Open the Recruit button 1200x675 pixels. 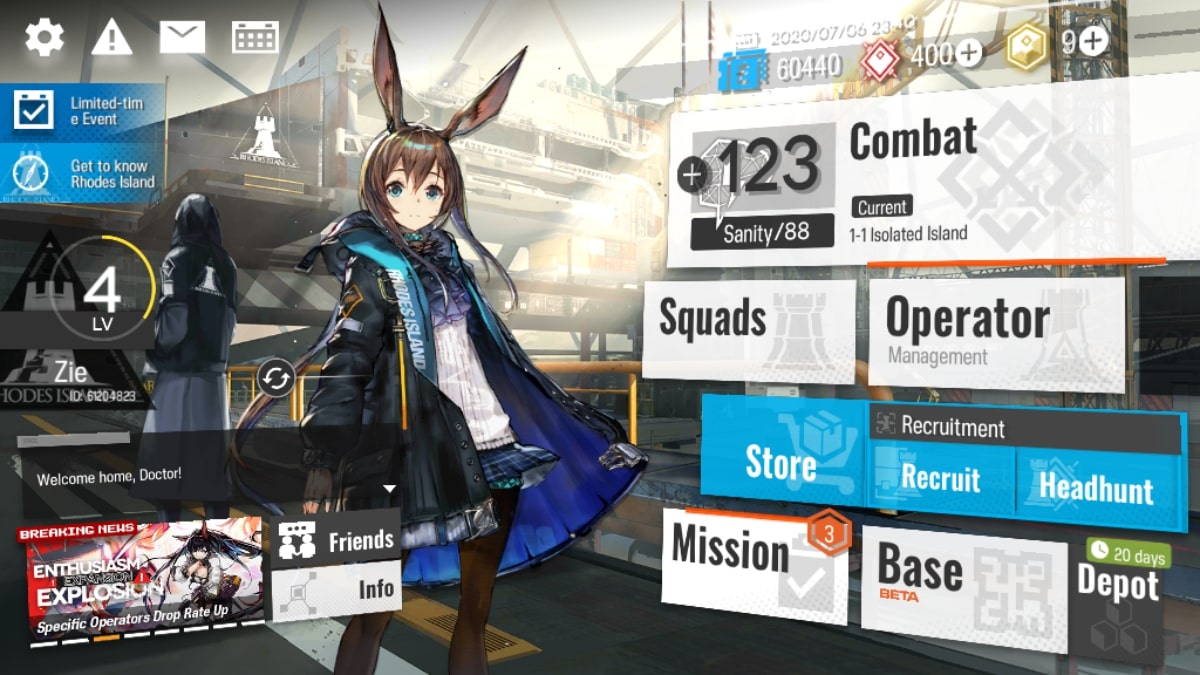click(941, 478)
